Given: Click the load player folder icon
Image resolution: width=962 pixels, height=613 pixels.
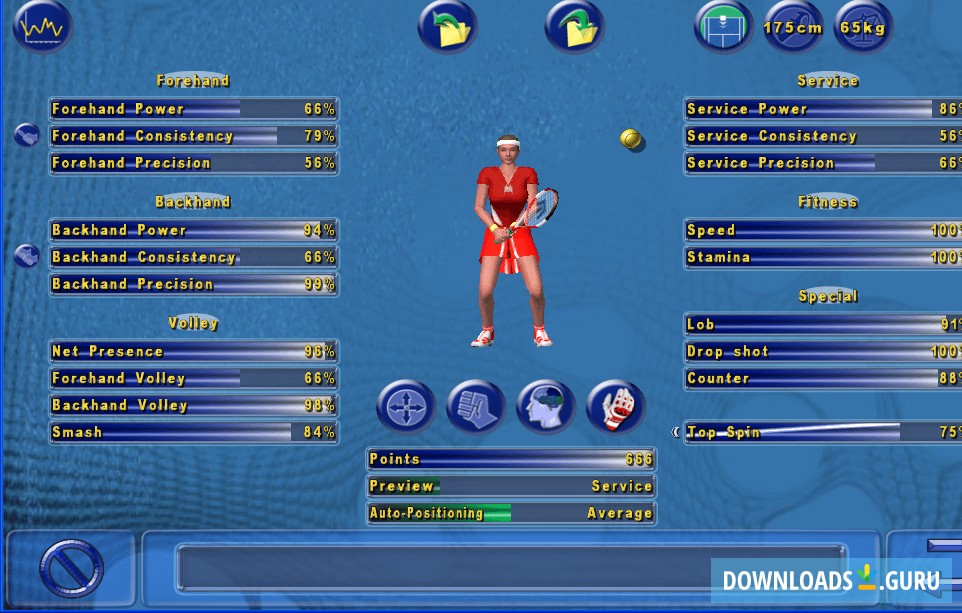Looking at the screenshot, I should click(x=447, y=27).
